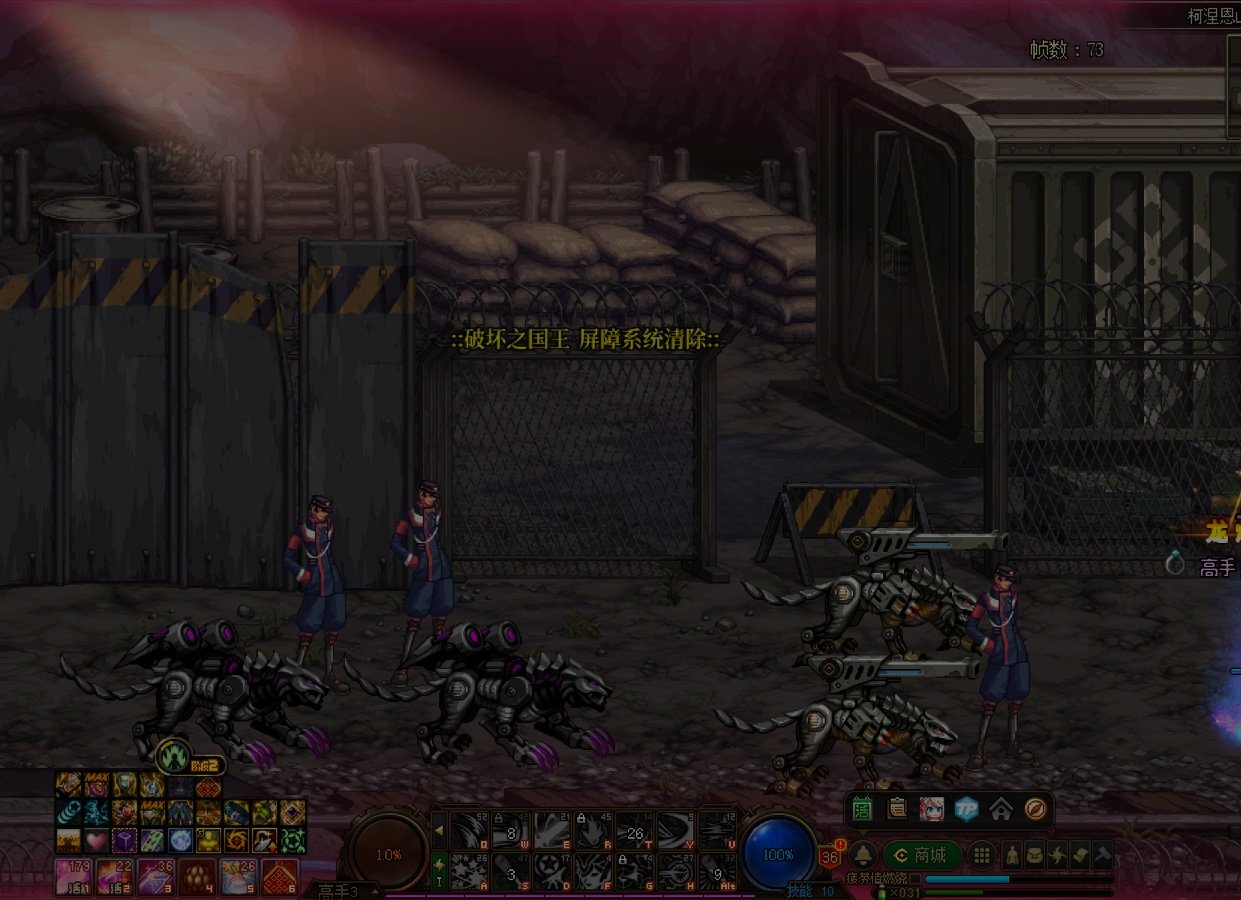
Task: Use the red lattice item in quick slot 6
Action: [x=280, y=877]
